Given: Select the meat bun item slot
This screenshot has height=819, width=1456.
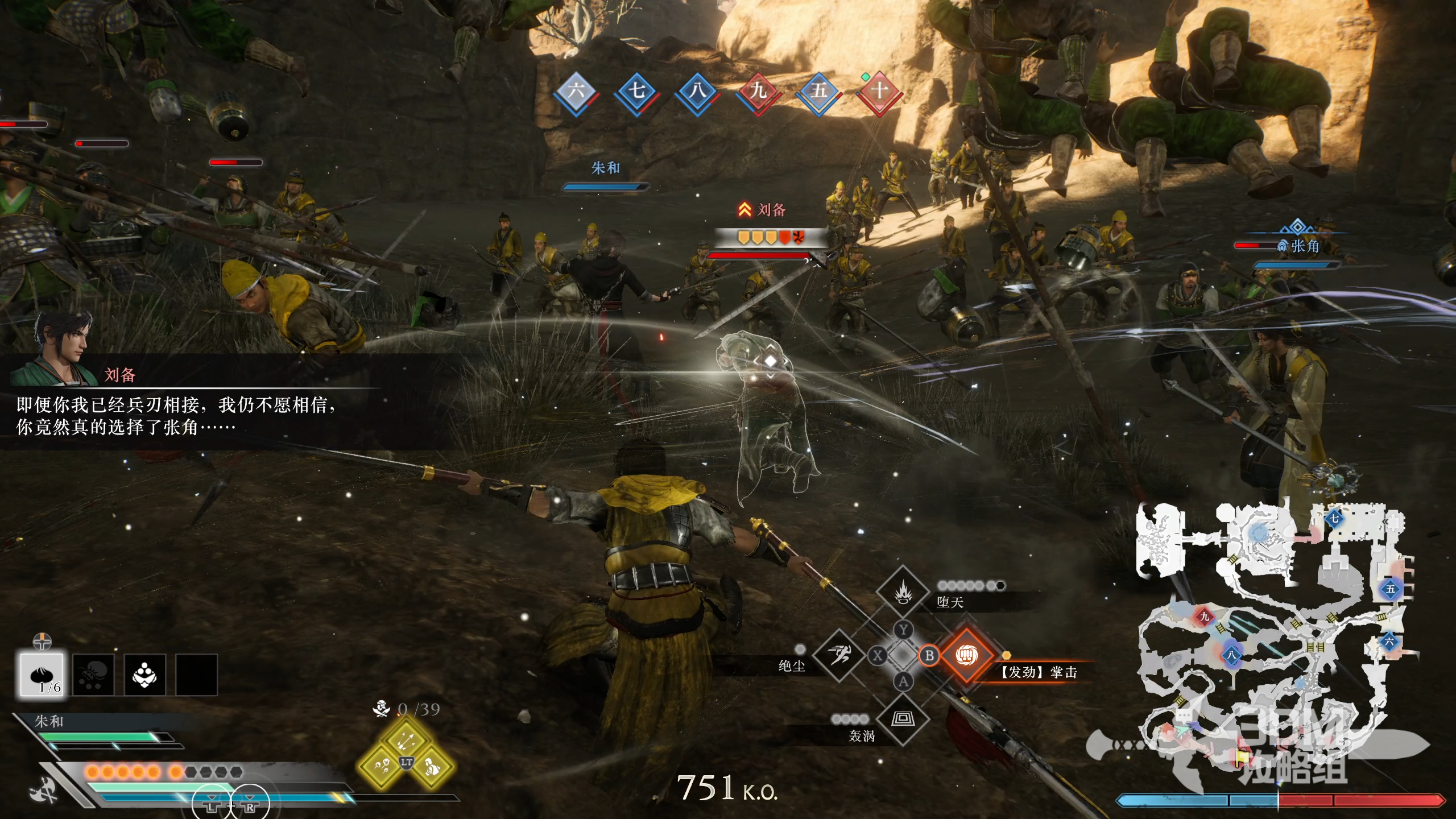Looking at the screenshot, I should coord(42,675).
